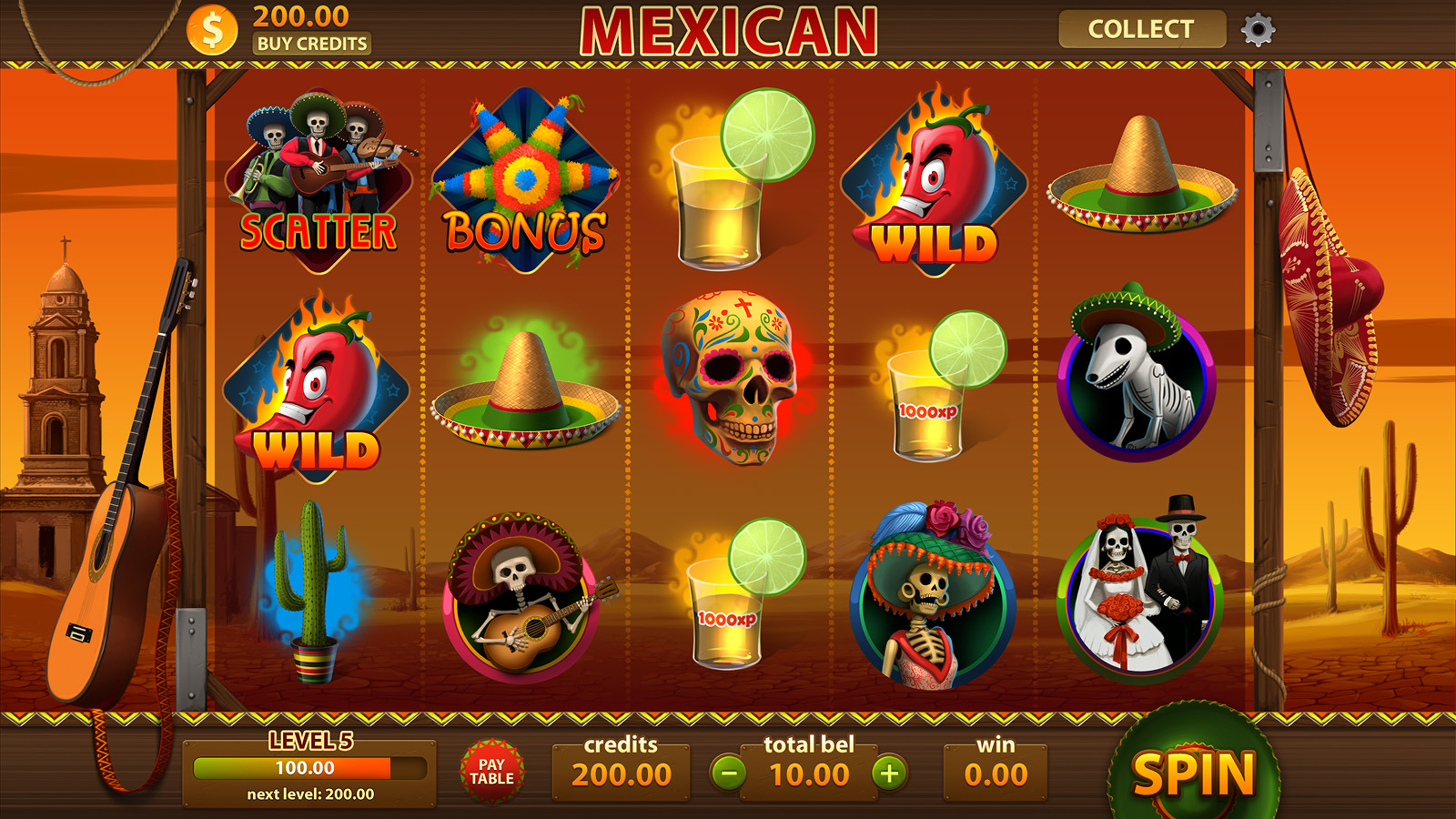Screen dimensions: 1456x819
Task: Click the gold dollar coin icon
Action: (x=212, y=30)
